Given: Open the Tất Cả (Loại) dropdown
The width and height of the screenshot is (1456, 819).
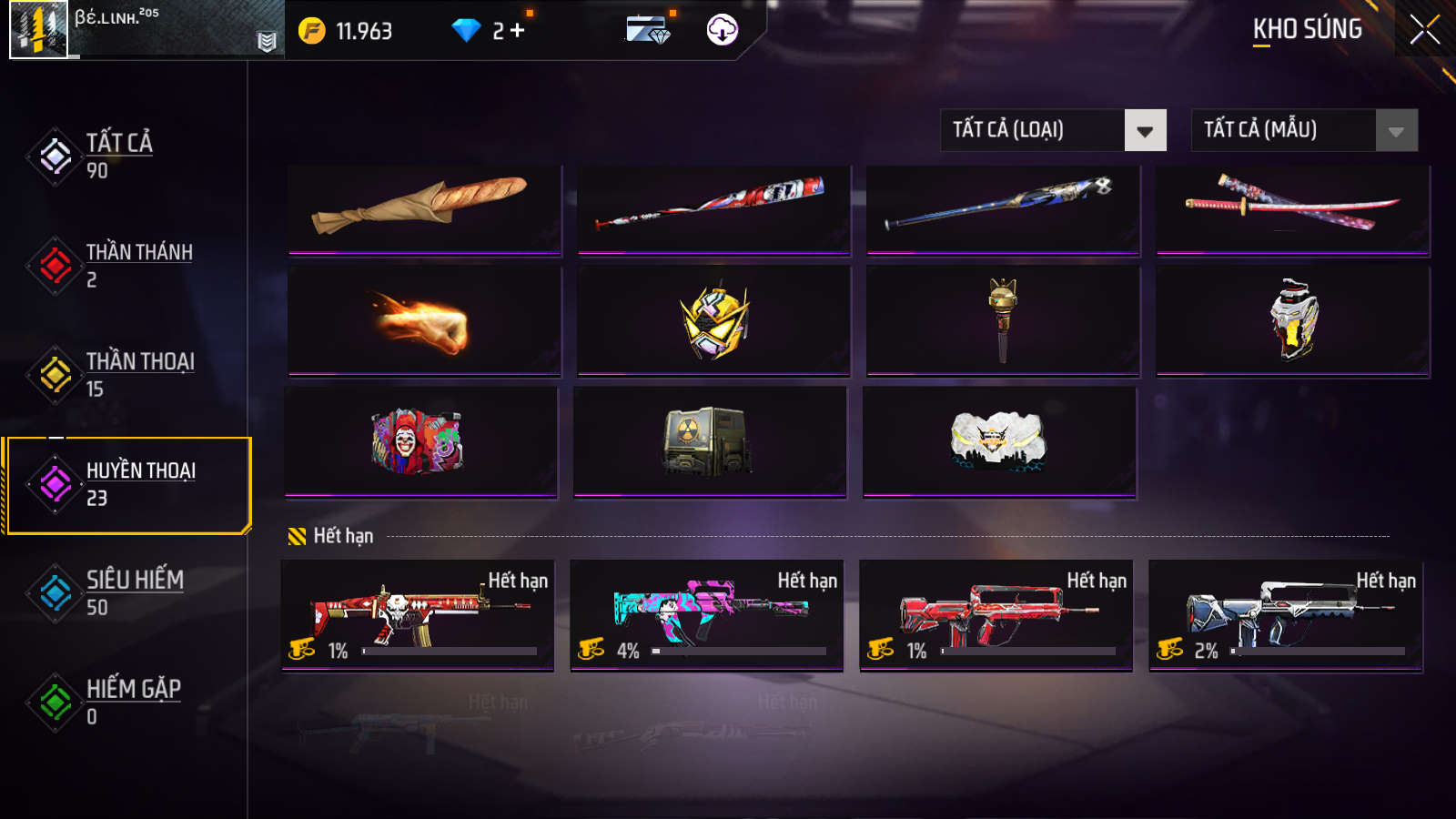Looking at the screenshot, I should pos(1053,130).
